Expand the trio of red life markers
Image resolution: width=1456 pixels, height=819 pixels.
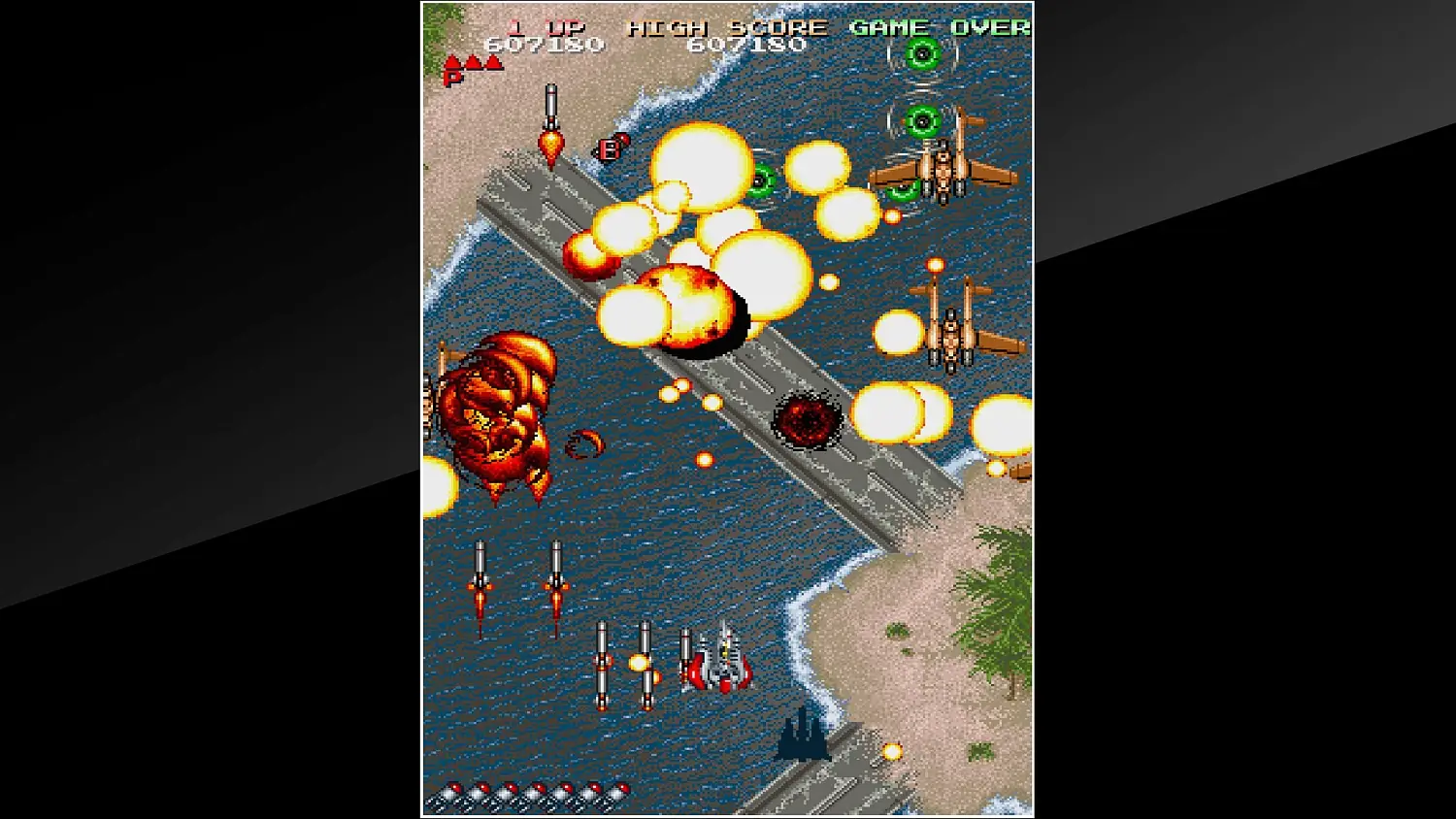pos(473,60)
